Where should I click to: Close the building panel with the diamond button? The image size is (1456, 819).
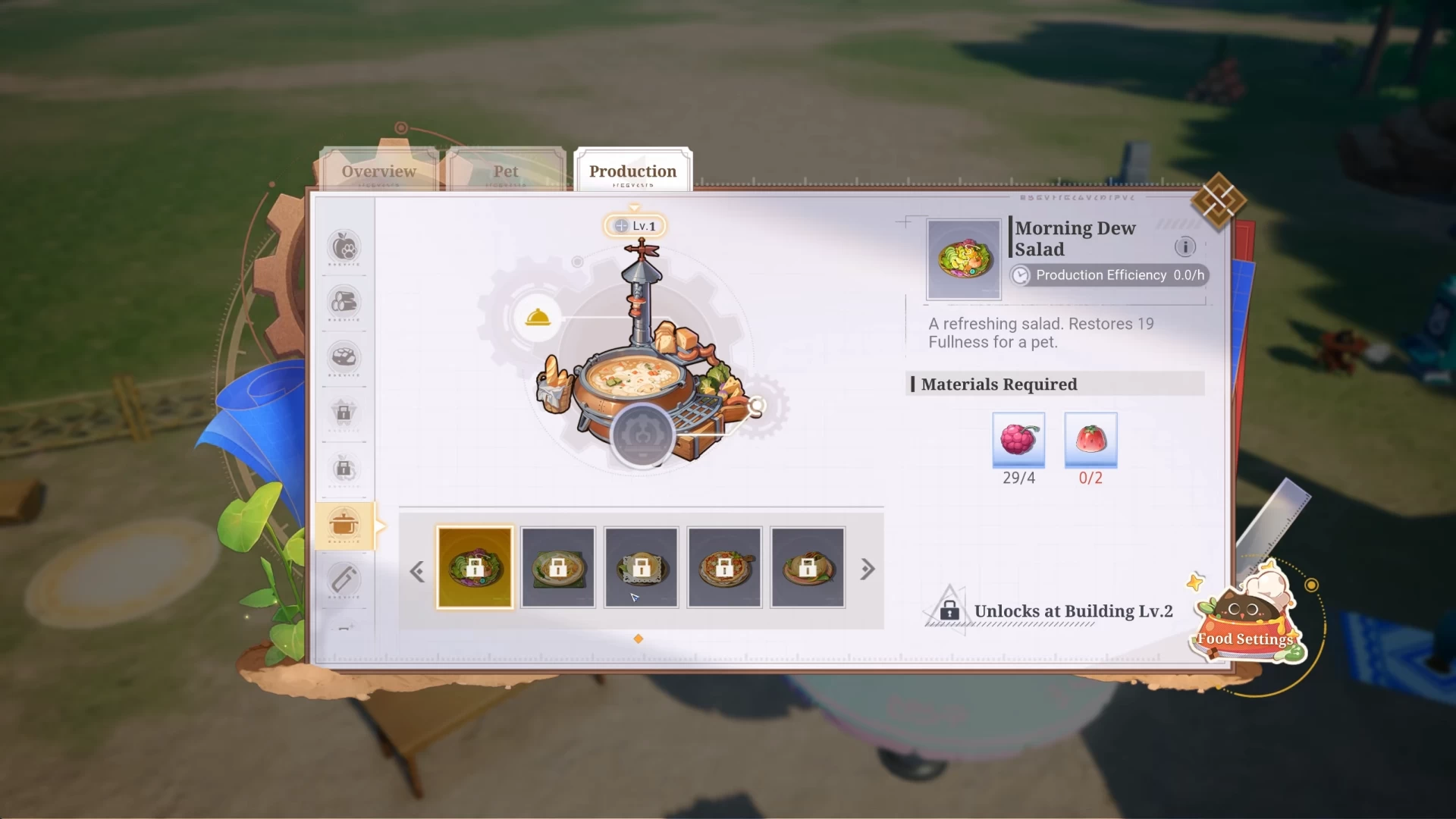pyautogui.click(x=1218, y=201)
